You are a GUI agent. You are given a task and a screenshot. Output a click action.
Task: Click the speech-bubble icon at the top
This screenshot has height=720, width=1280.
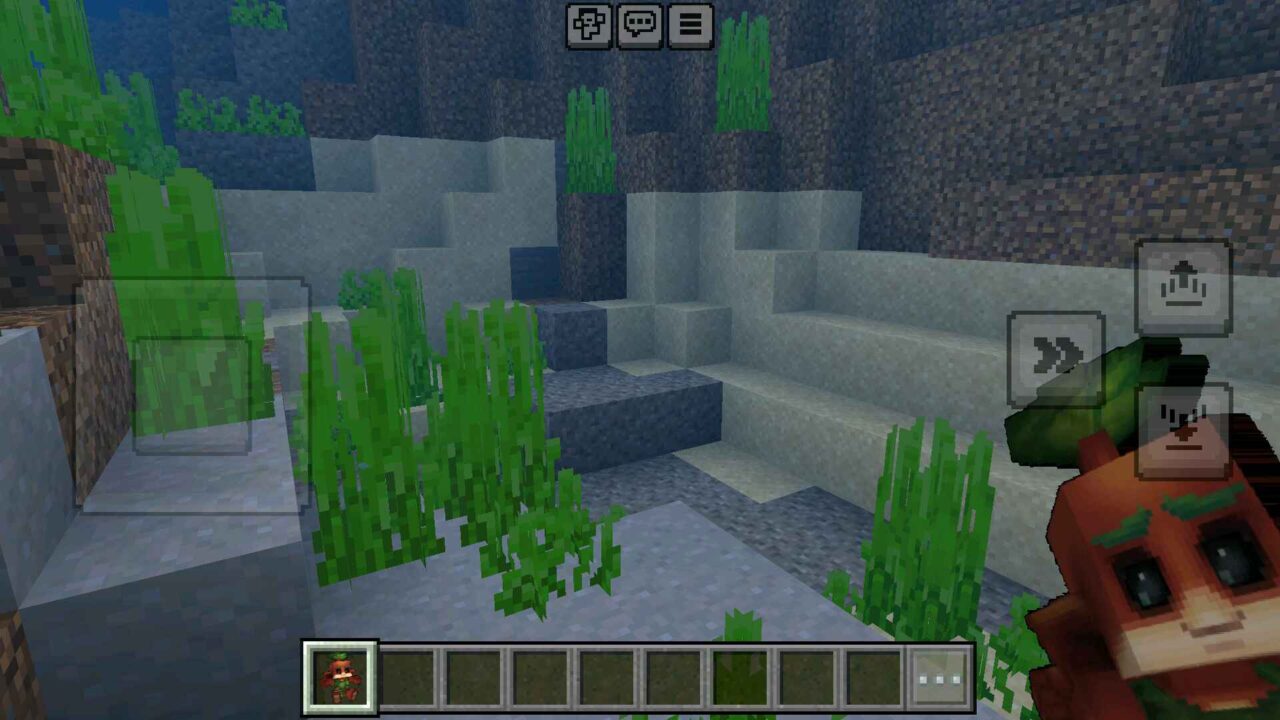[641, 27]
